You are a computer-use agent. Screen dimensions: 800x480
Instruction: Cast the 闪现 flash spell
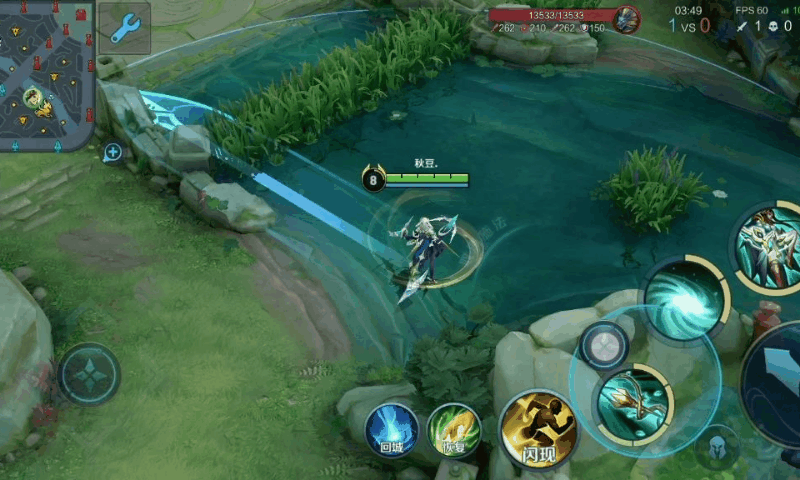[x=538, y=430]
